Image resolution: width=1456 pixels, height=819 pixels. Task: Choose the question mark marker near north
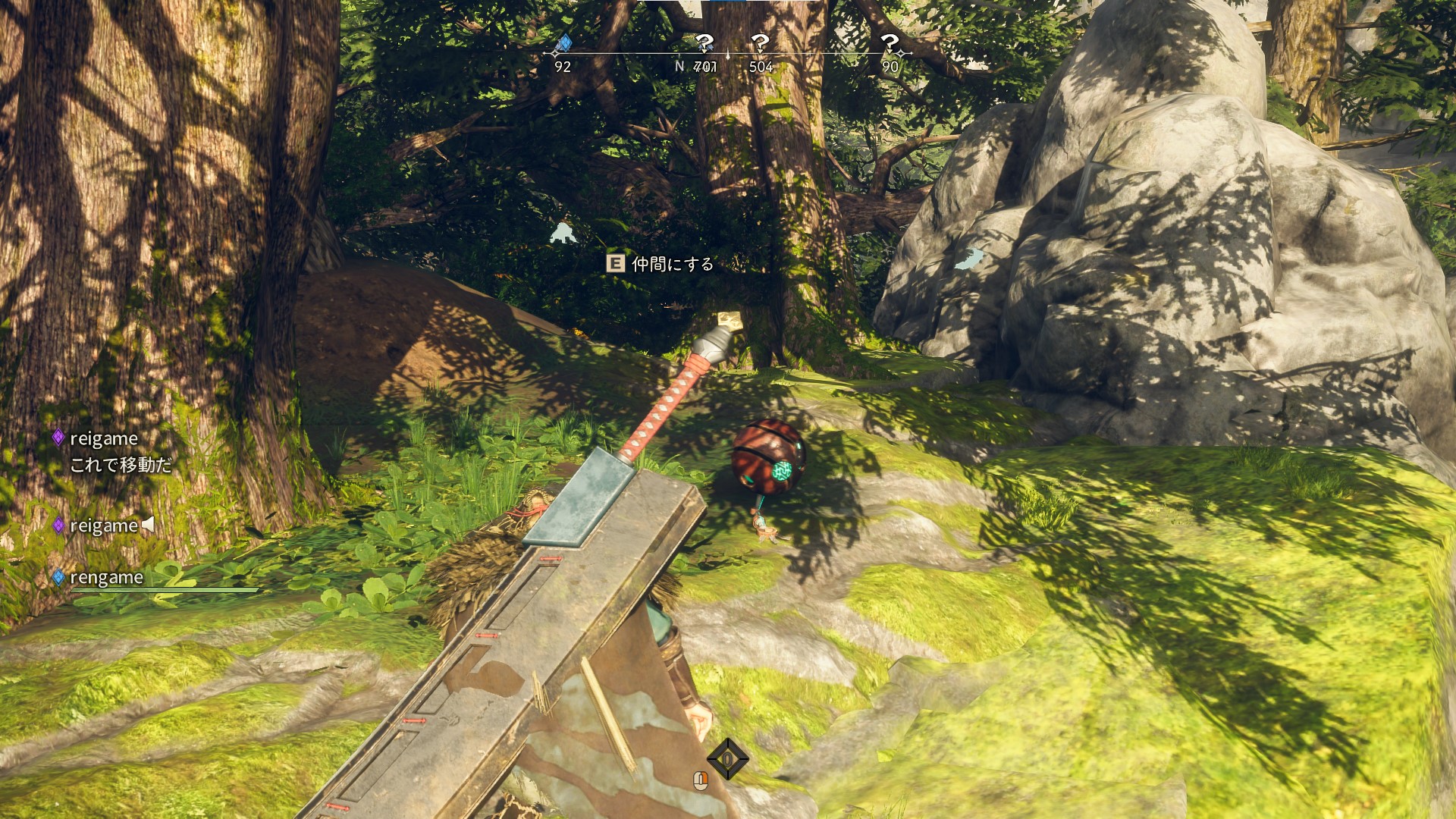(704, 43)
